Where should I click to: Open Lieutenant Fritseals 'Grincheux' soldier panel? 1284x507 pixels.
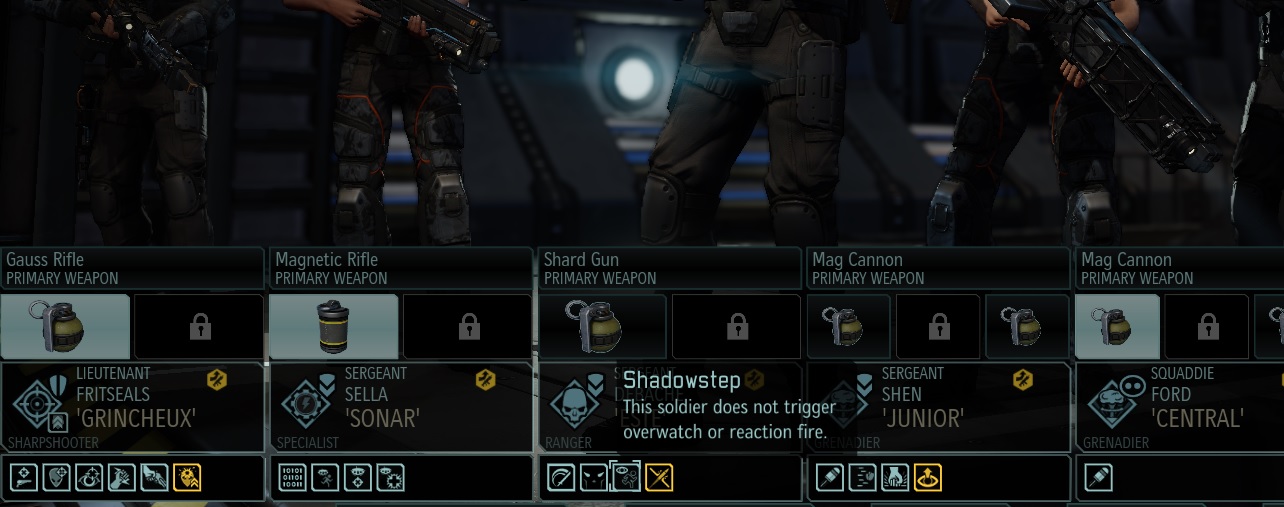(132, 407)
